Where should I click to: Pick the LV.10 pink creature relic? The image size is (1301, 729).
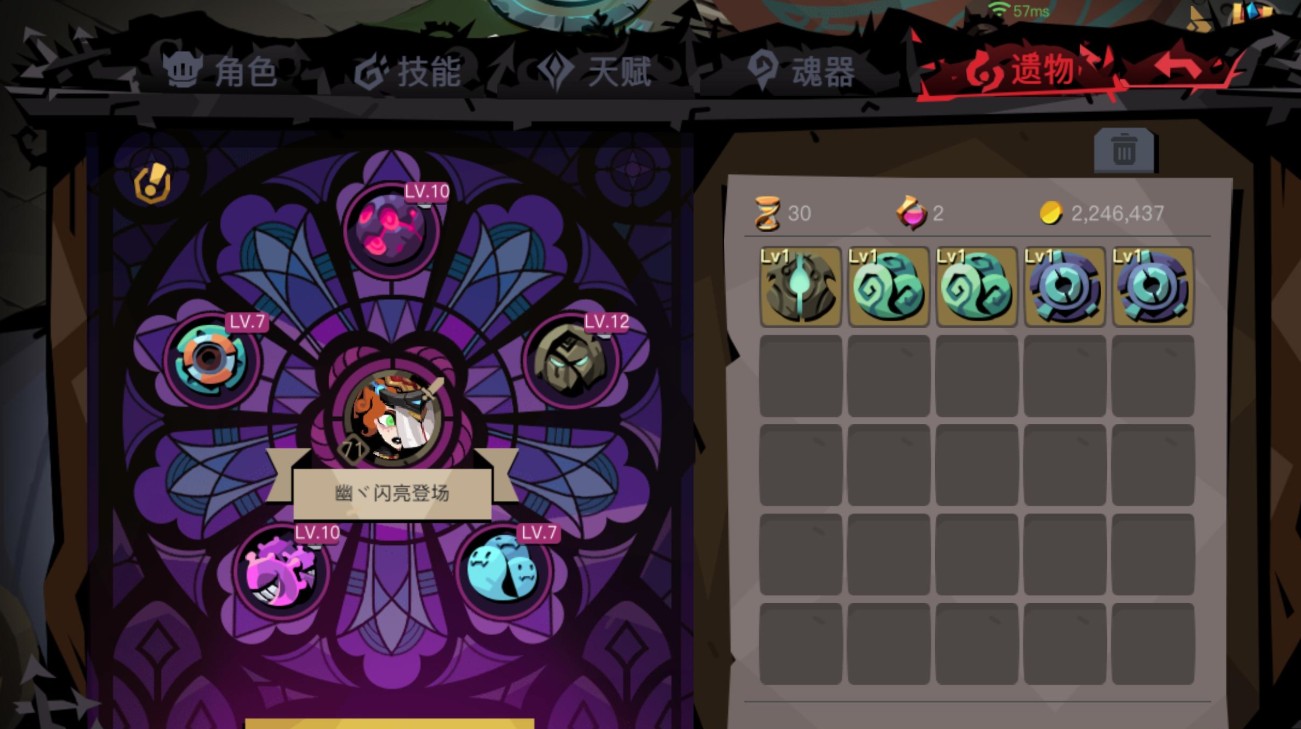pos(281,572)
